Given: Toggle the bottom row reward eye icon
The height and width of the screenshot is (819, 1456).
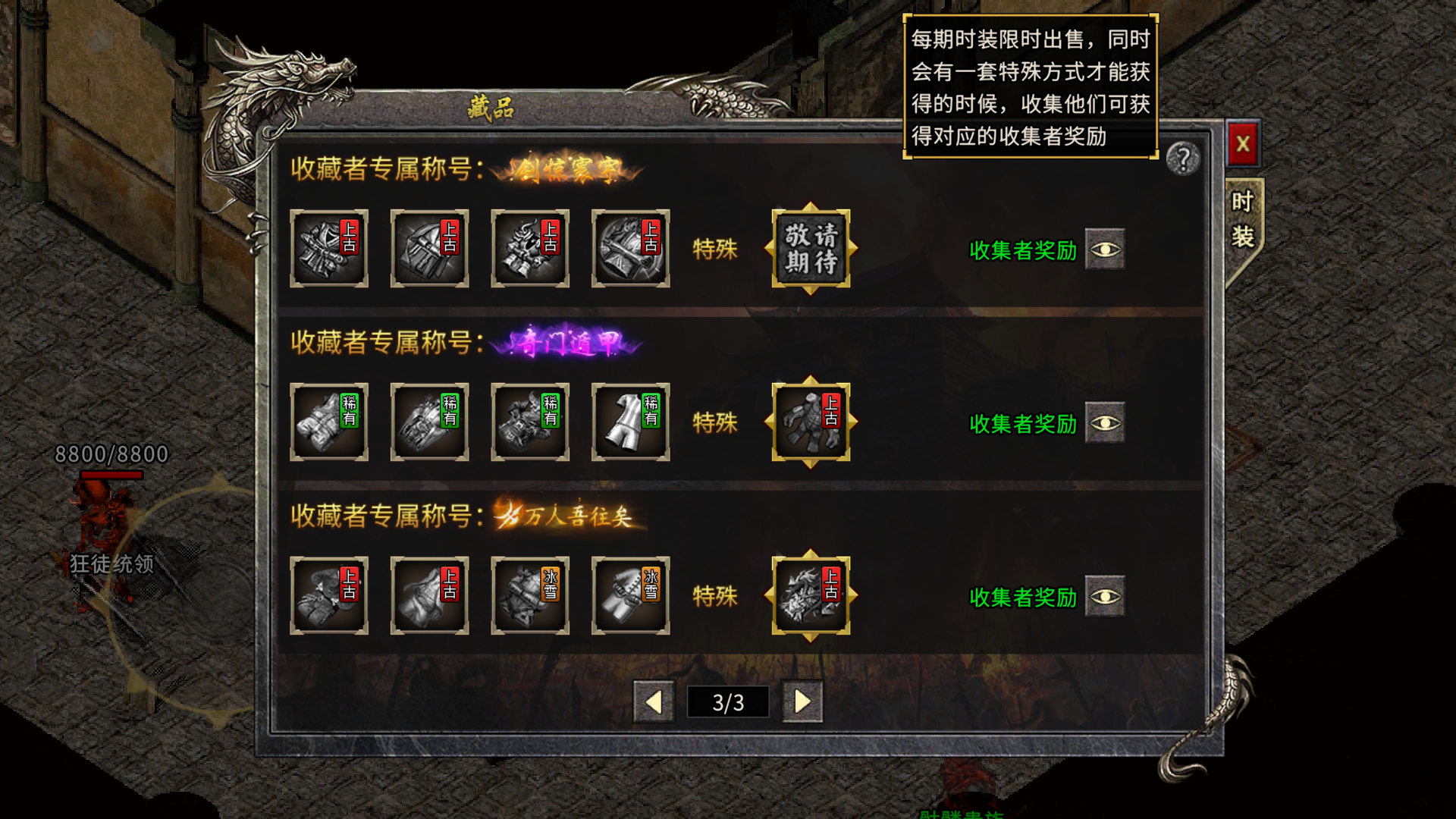Looking at the screenshot, I should coord(1105,596).
